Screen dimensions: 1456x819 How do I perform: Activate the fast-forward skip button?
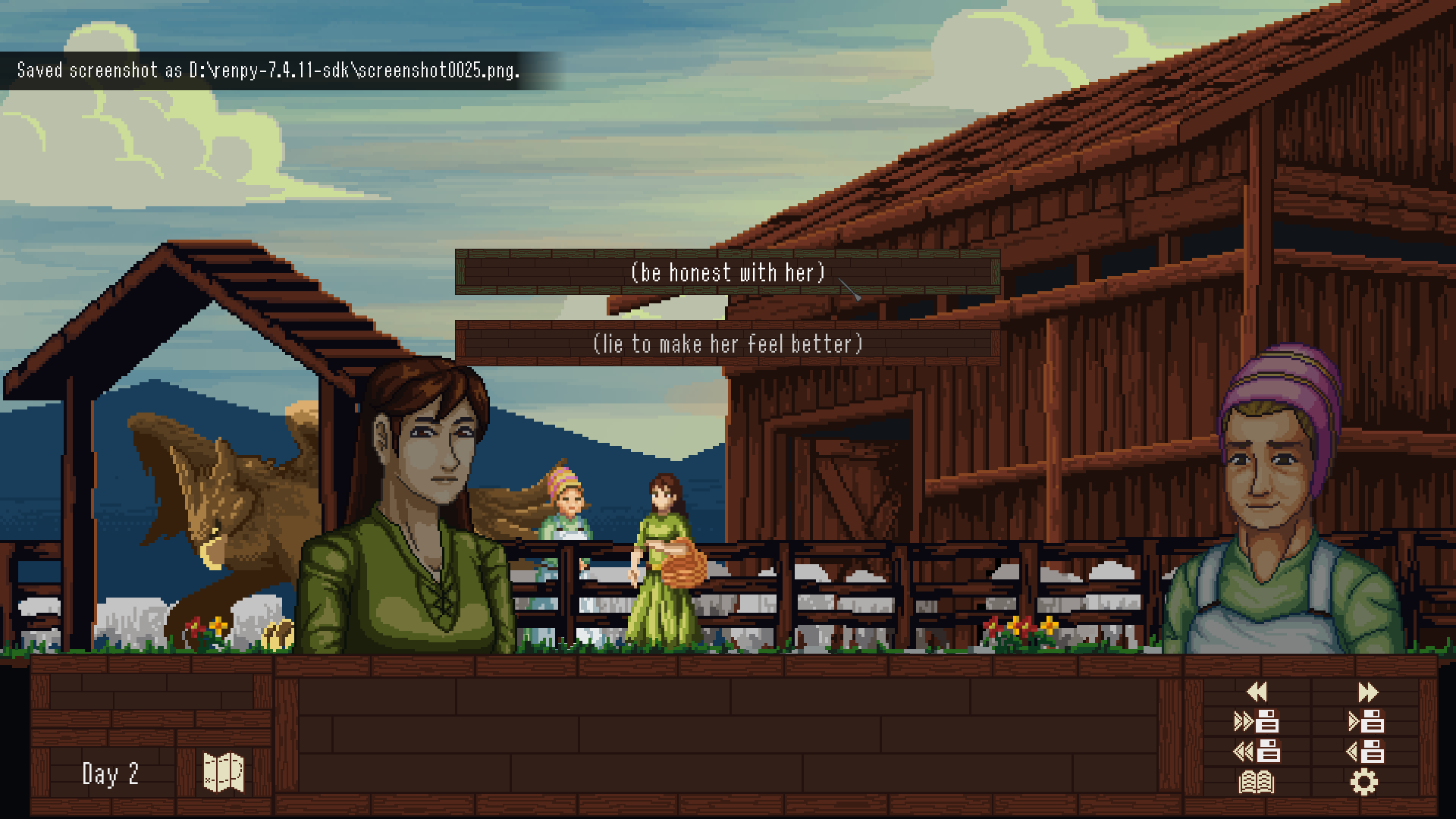coord(1367,692)
